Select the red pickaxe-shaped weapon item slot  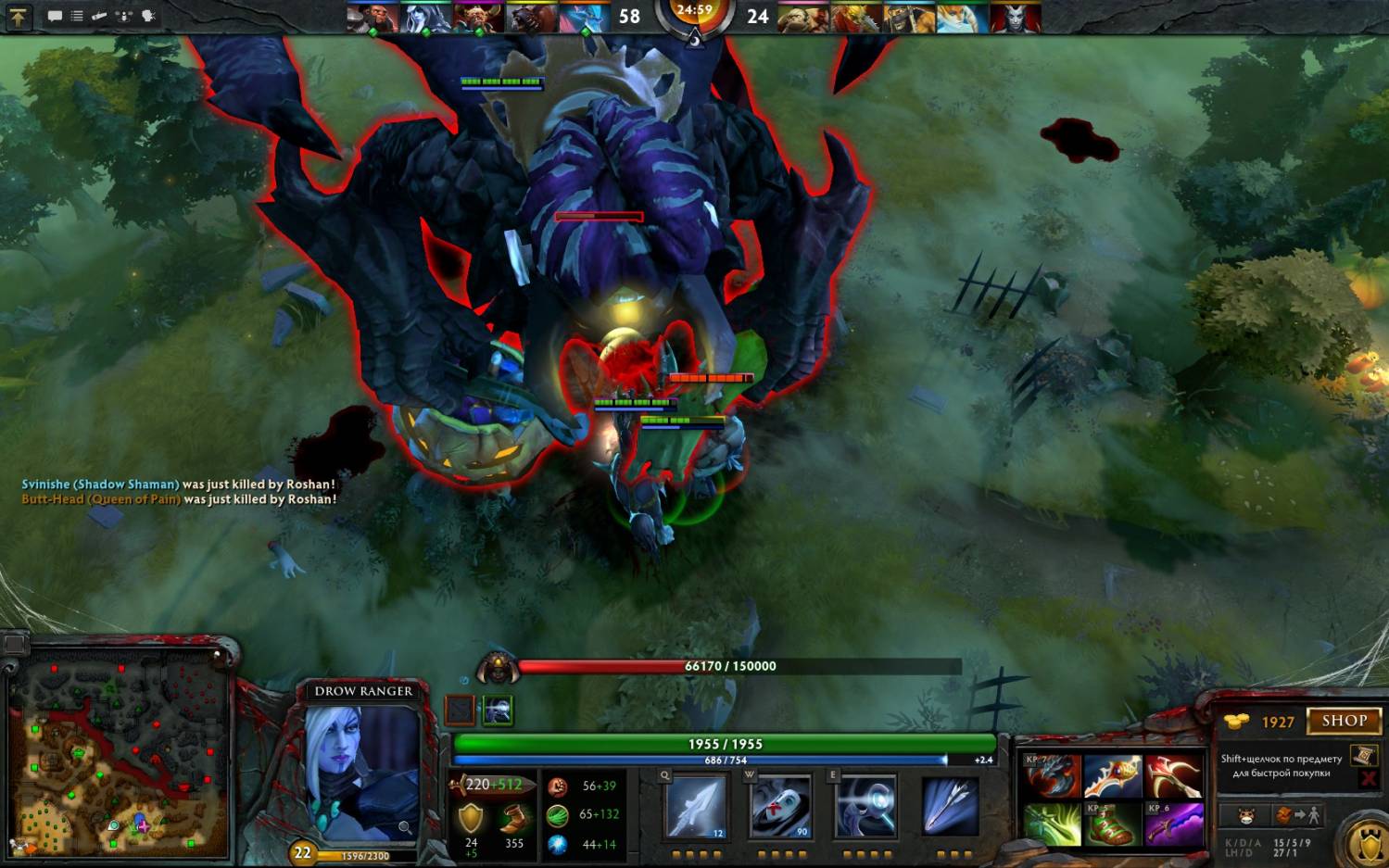(x=1172, y=776)
